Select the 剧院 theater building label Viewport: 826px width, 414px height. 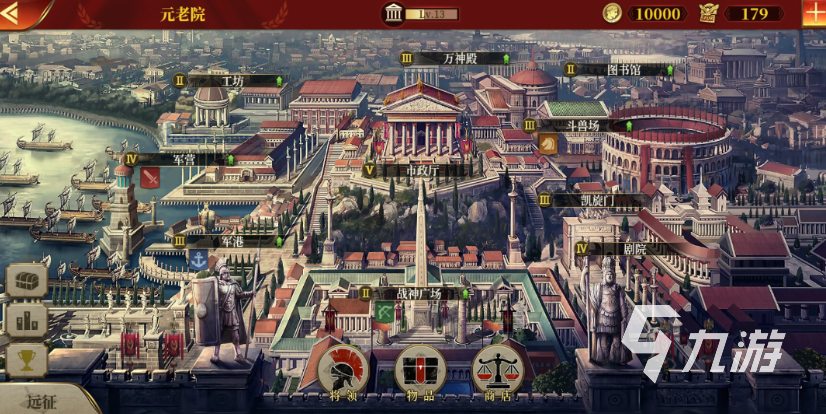[x=631, y=248]
